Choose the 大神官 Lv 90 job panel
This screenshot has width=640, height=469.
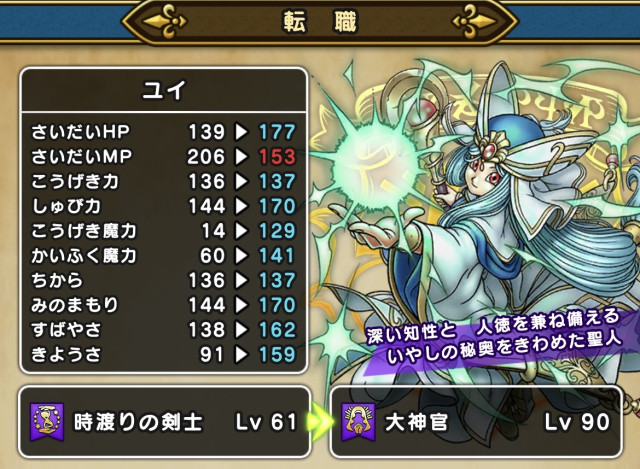pyautogui.click(x=477, y=421)
